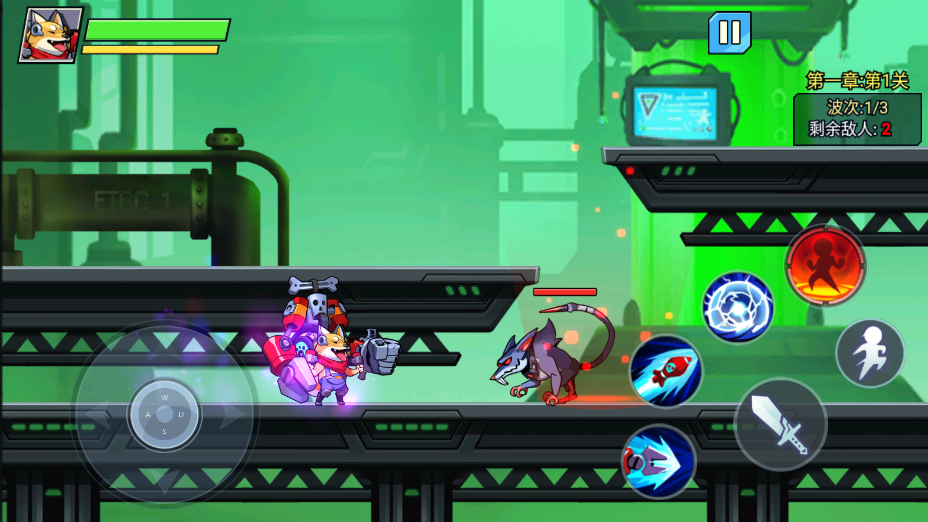This screenshot has width=928, height=522.
Task: Click the corgi hero portrait
Action: tap(50, 35)
